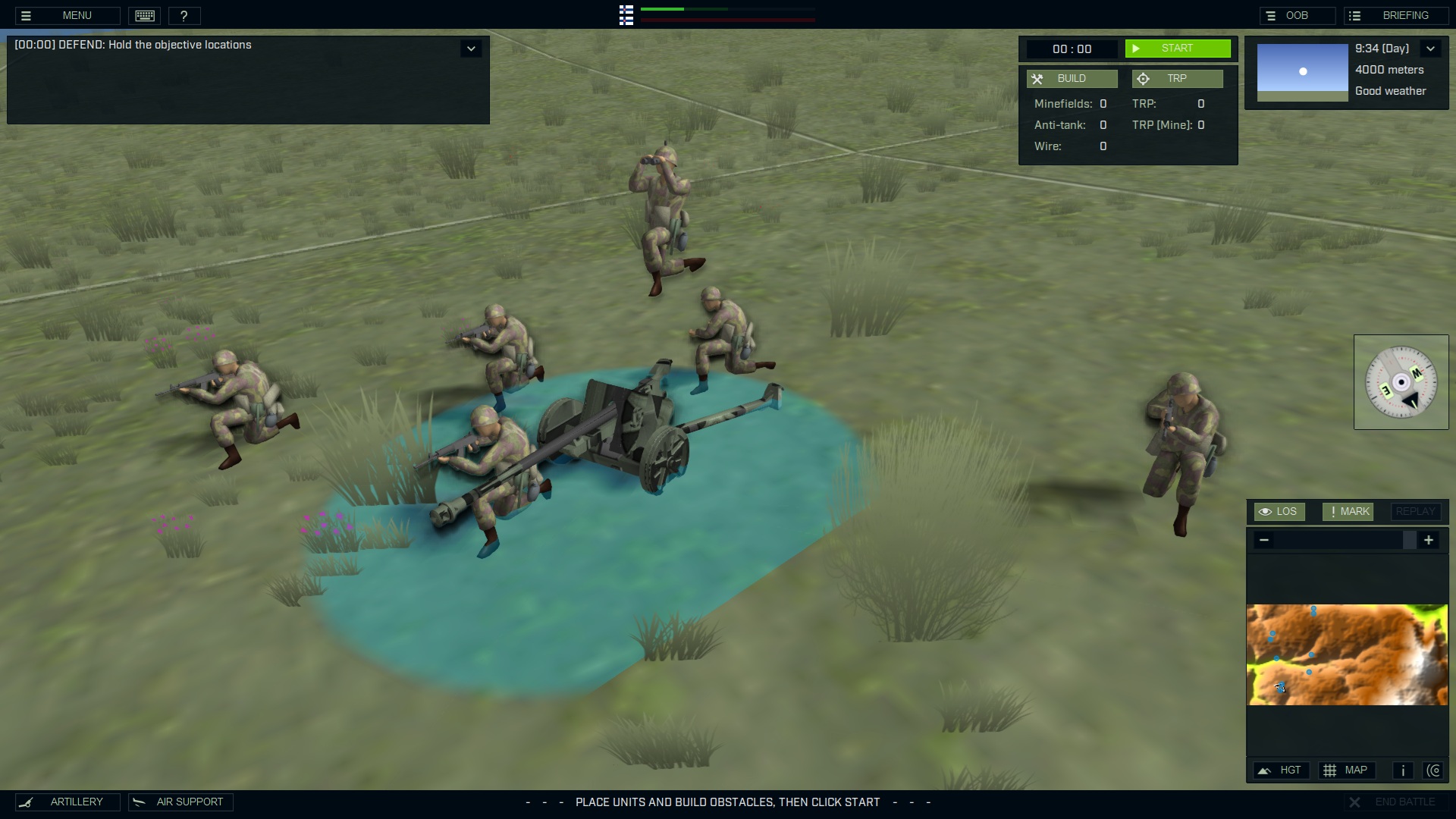
Task: Enable MARK mode on the minimap
Action: [1347, 511]
